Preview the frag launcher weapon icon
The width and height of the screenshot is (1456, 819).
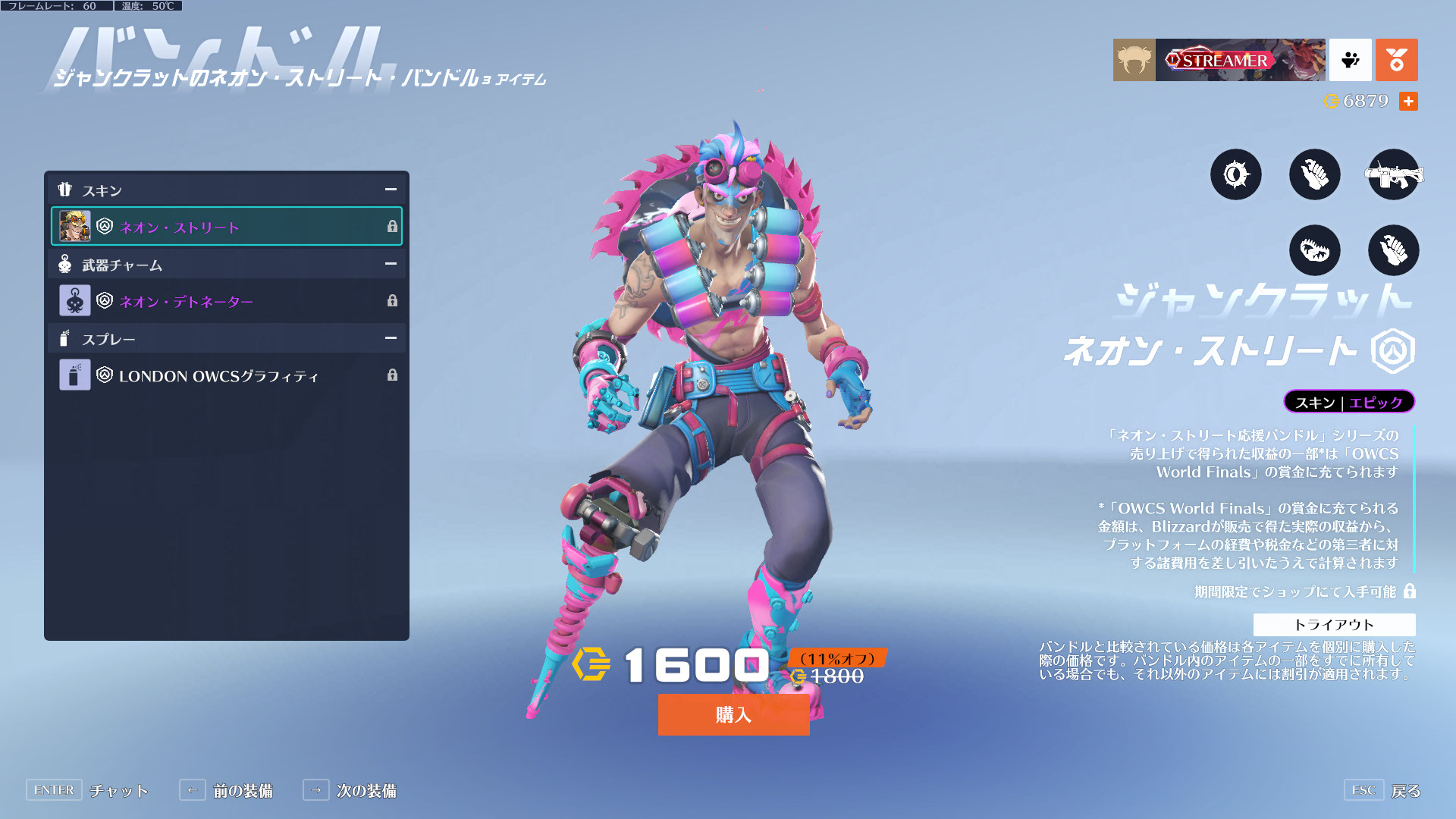pyautogui.click(x=1393, y=174)
